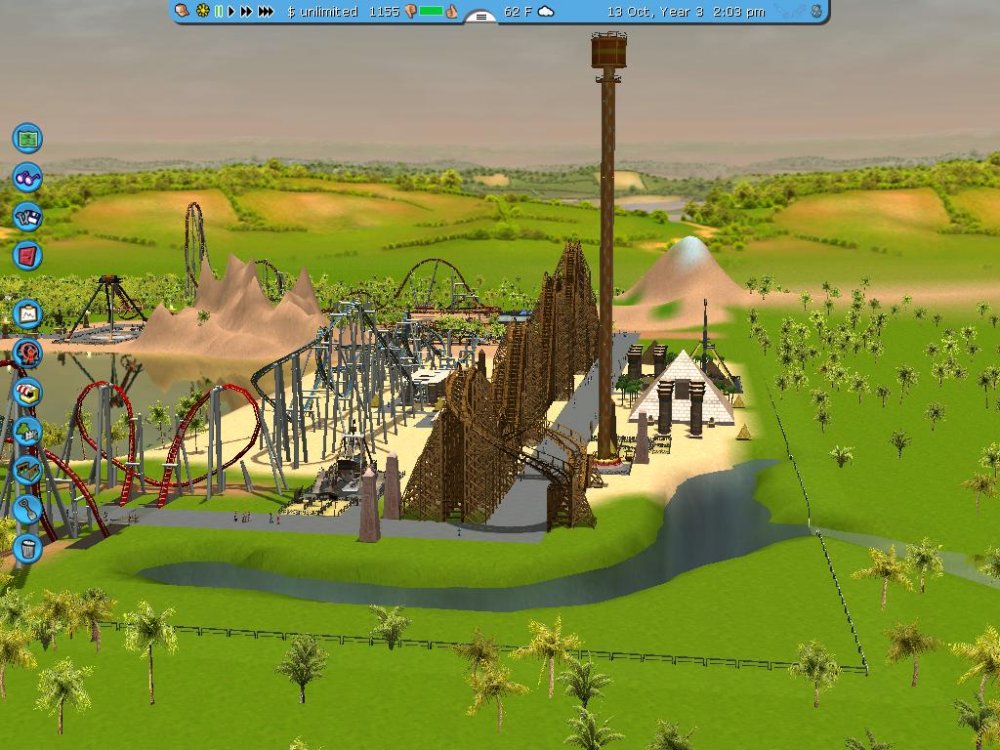The height and width of the screenshot is (750, 1000).
Task: Click the sun icon in the top bar
Action: tap(202, 11)
